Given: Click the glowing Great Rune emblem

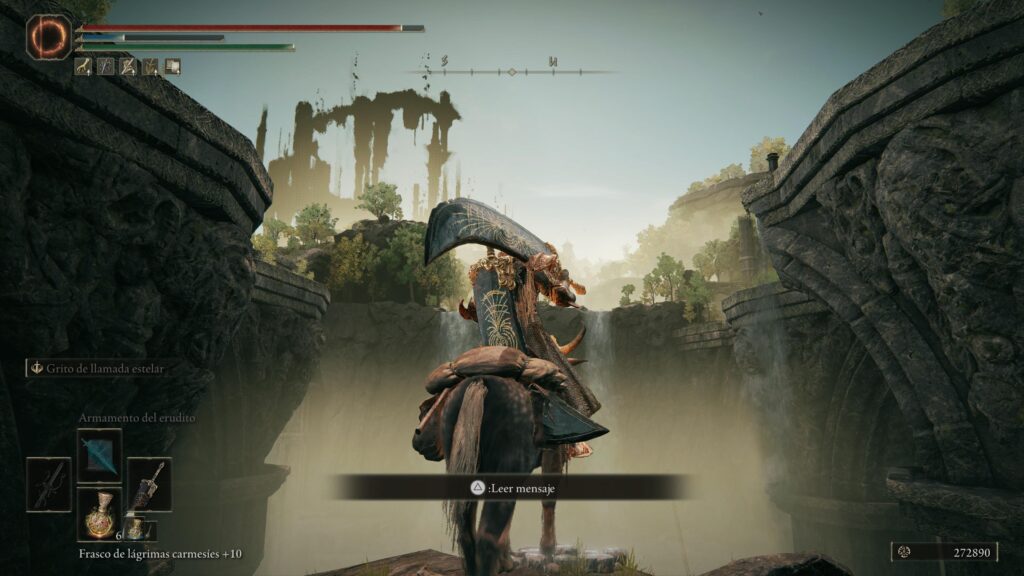Looking at the screenshot, I should (49, 37).
